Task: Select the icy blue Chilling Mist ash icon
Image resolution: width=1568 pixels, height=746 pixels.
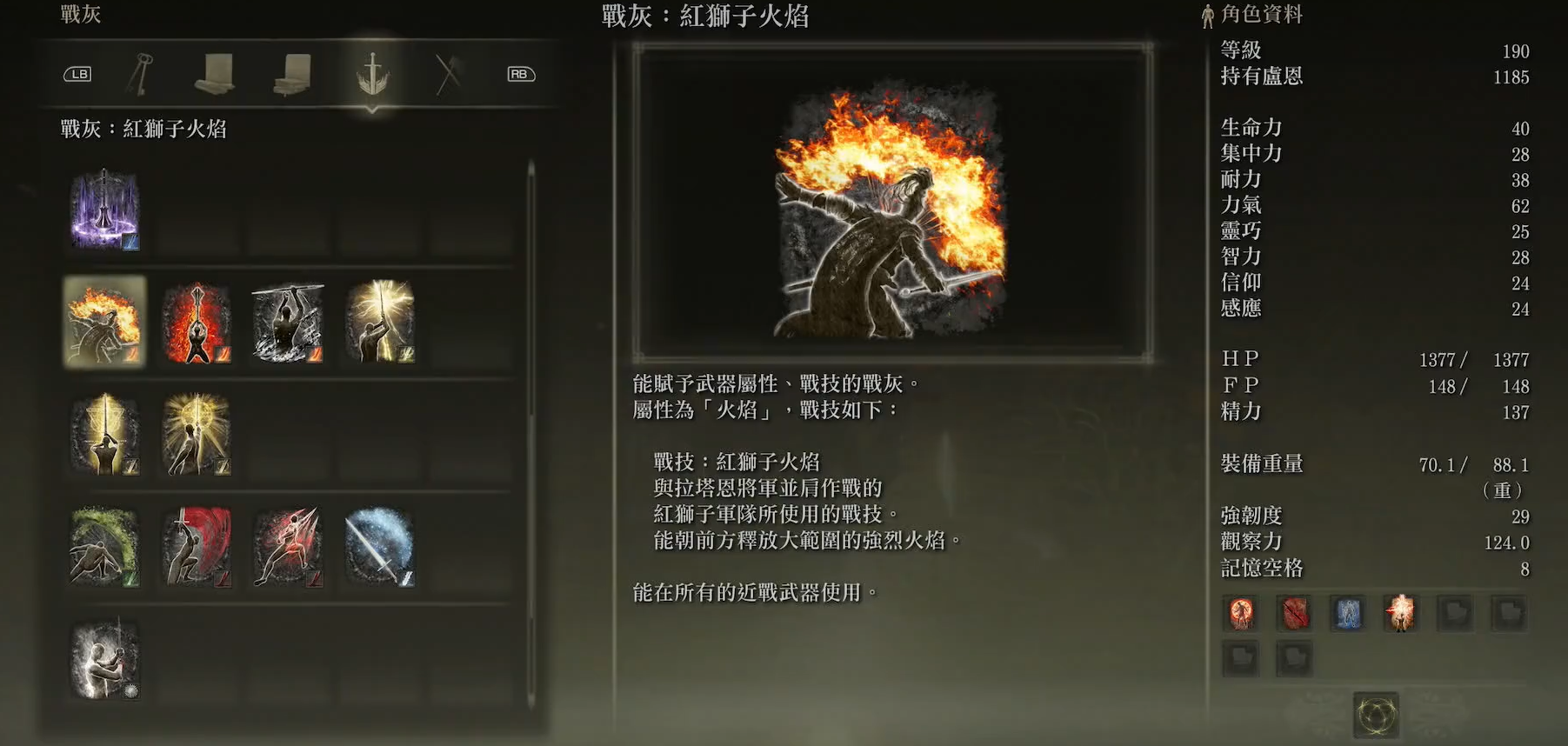Action: [x=380, y=547]
